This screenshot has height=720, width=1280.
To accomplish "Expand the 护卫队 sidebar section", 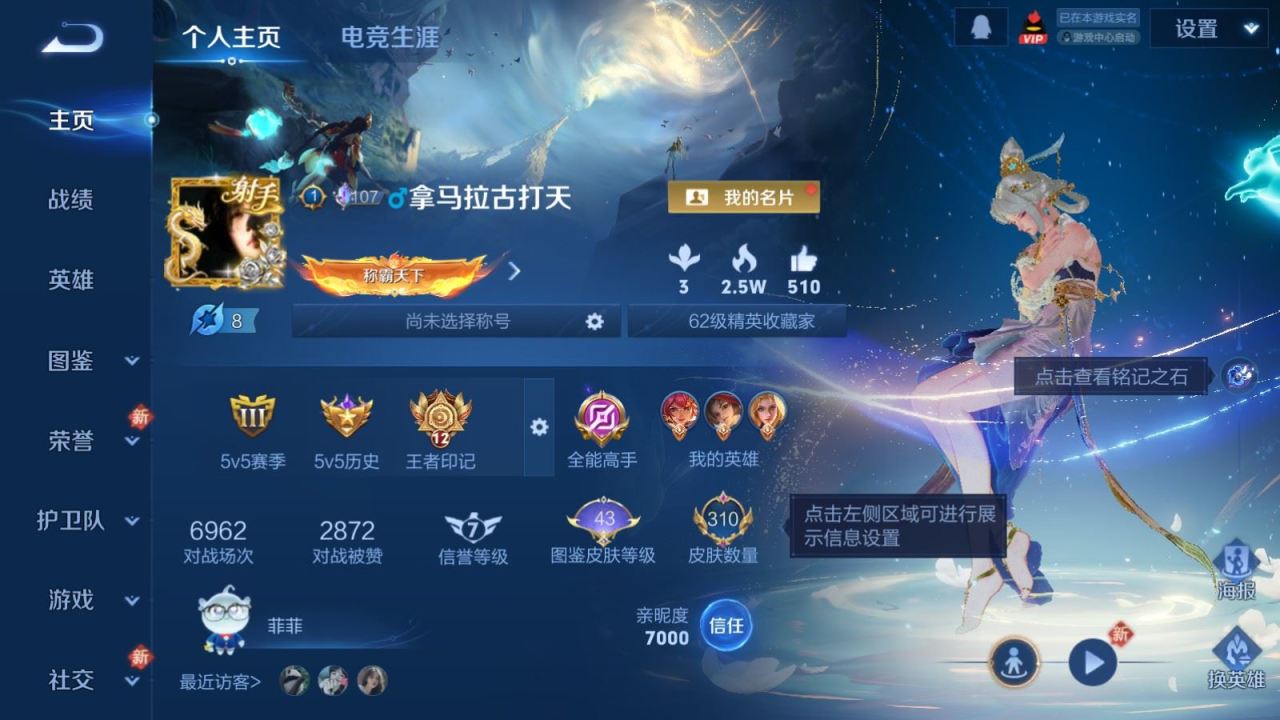I will [80, 521].
